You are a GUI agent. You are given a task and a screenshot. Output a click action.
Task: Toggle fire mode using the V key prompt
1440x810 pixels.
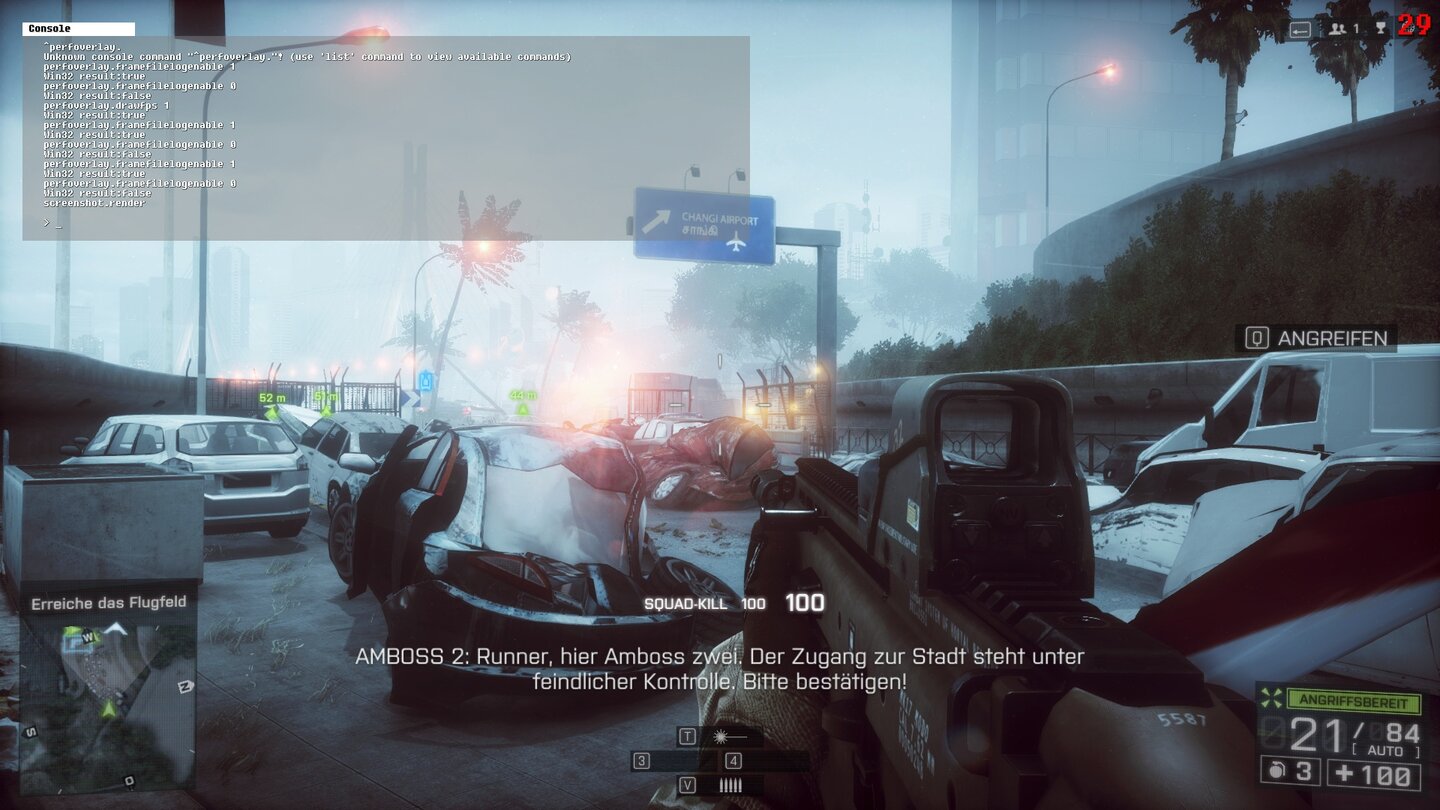(x=688, y=783)
